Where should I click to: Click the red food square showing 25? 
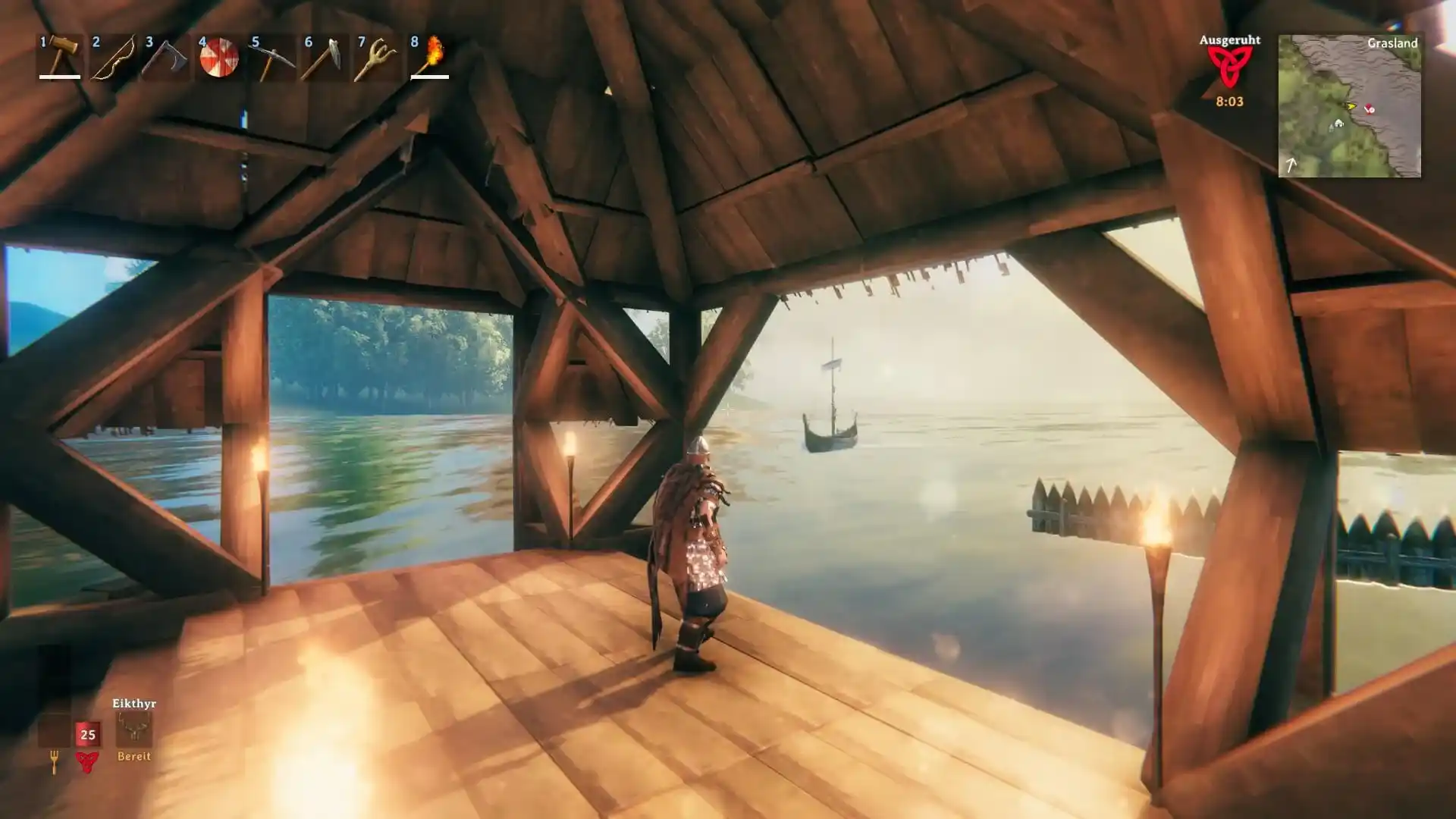pyautogui.click(x=87, y=733)
